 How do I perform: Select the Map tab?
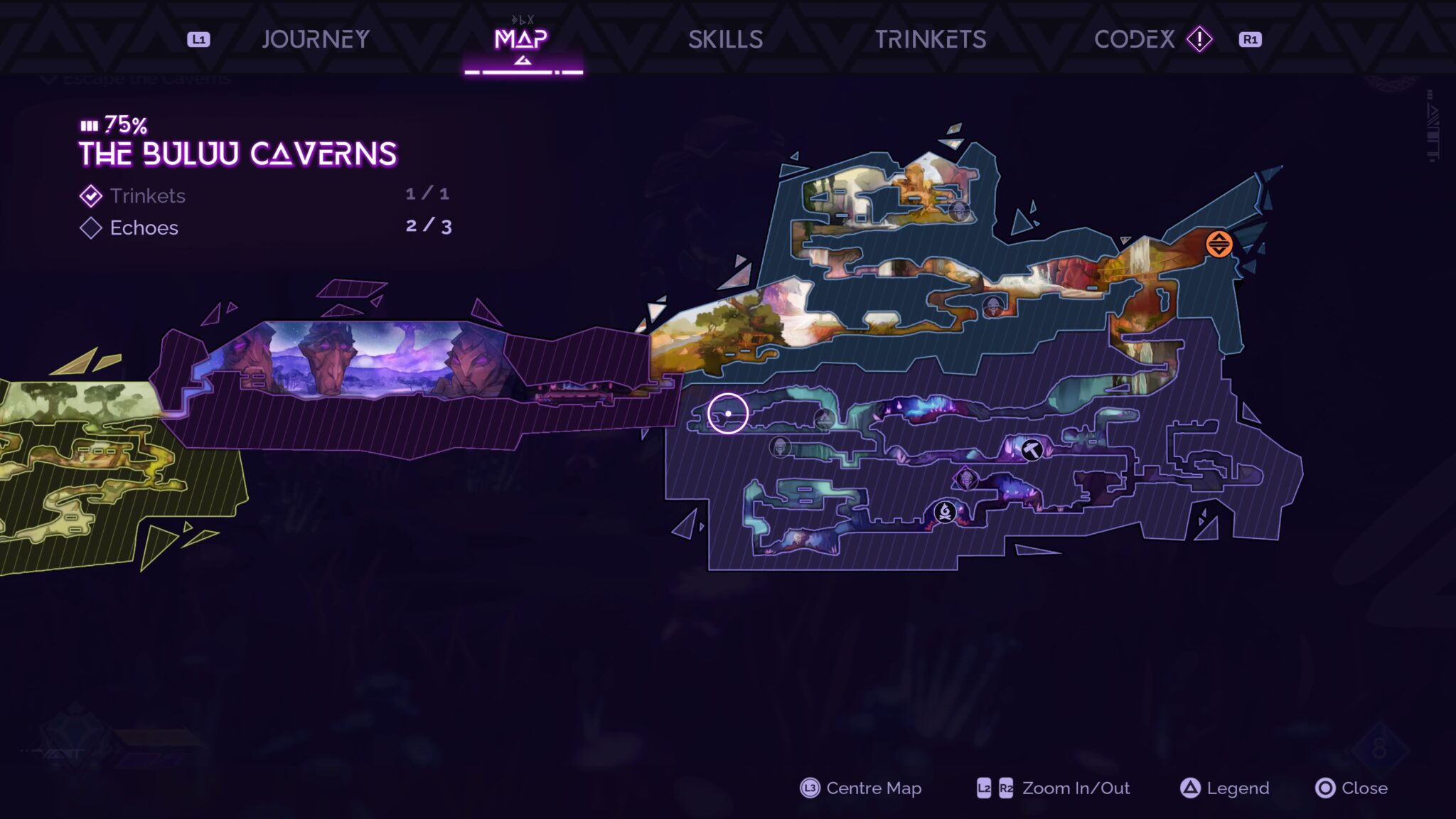(521, 39)
